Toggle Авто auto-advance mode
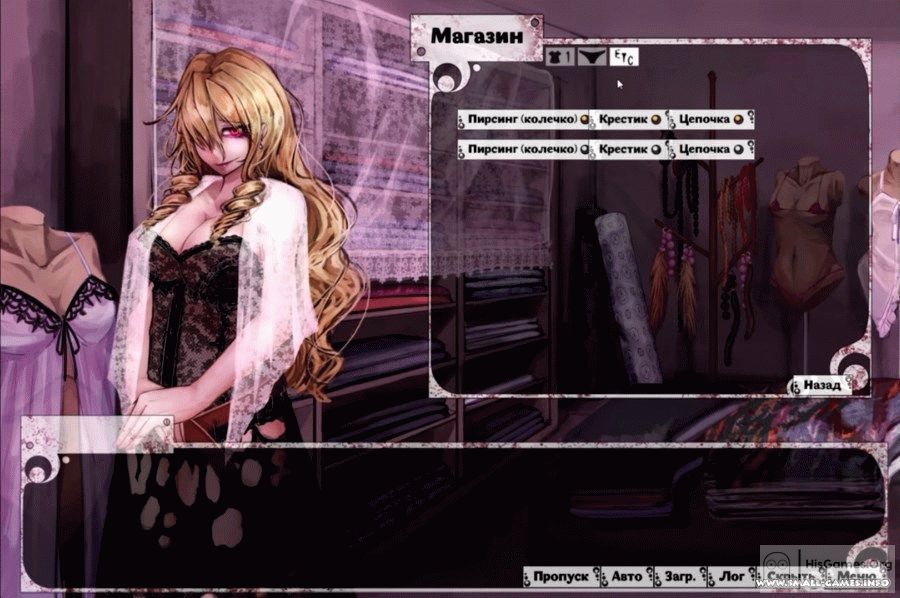 pyautogui.click(x=627, y=577)
